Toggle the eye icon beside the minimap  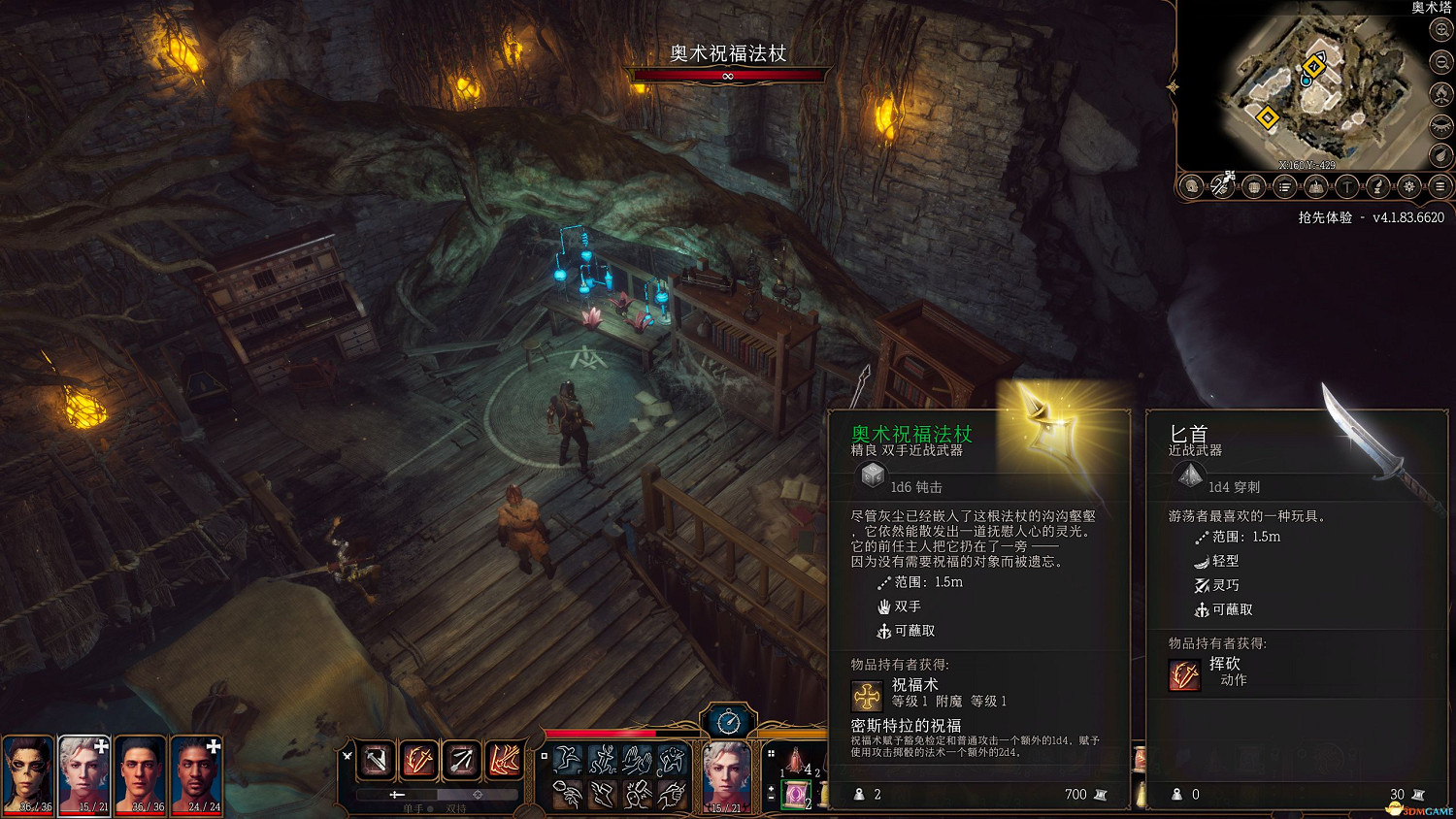(1439, 124)
